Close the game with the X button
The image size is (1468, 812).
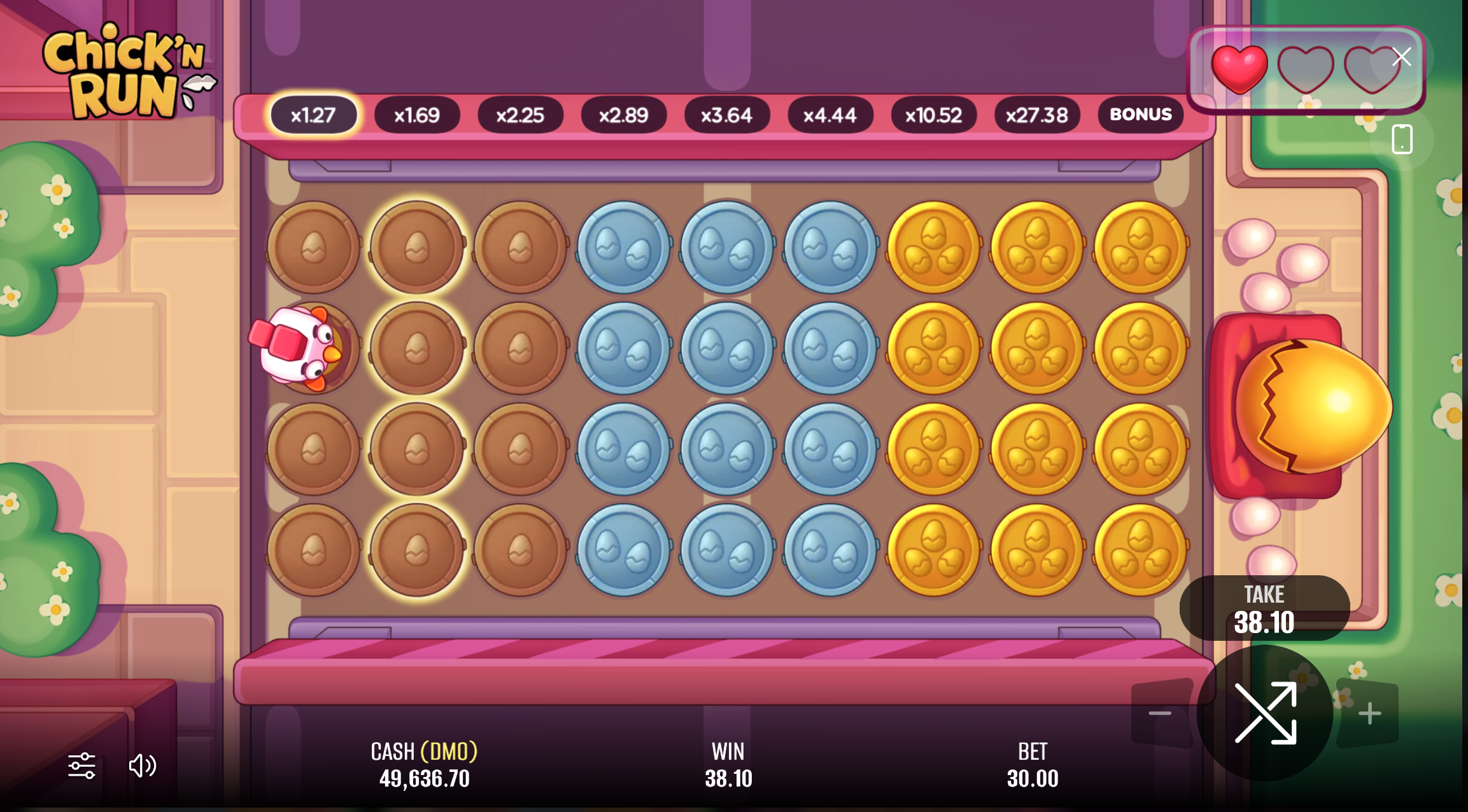1401,57
